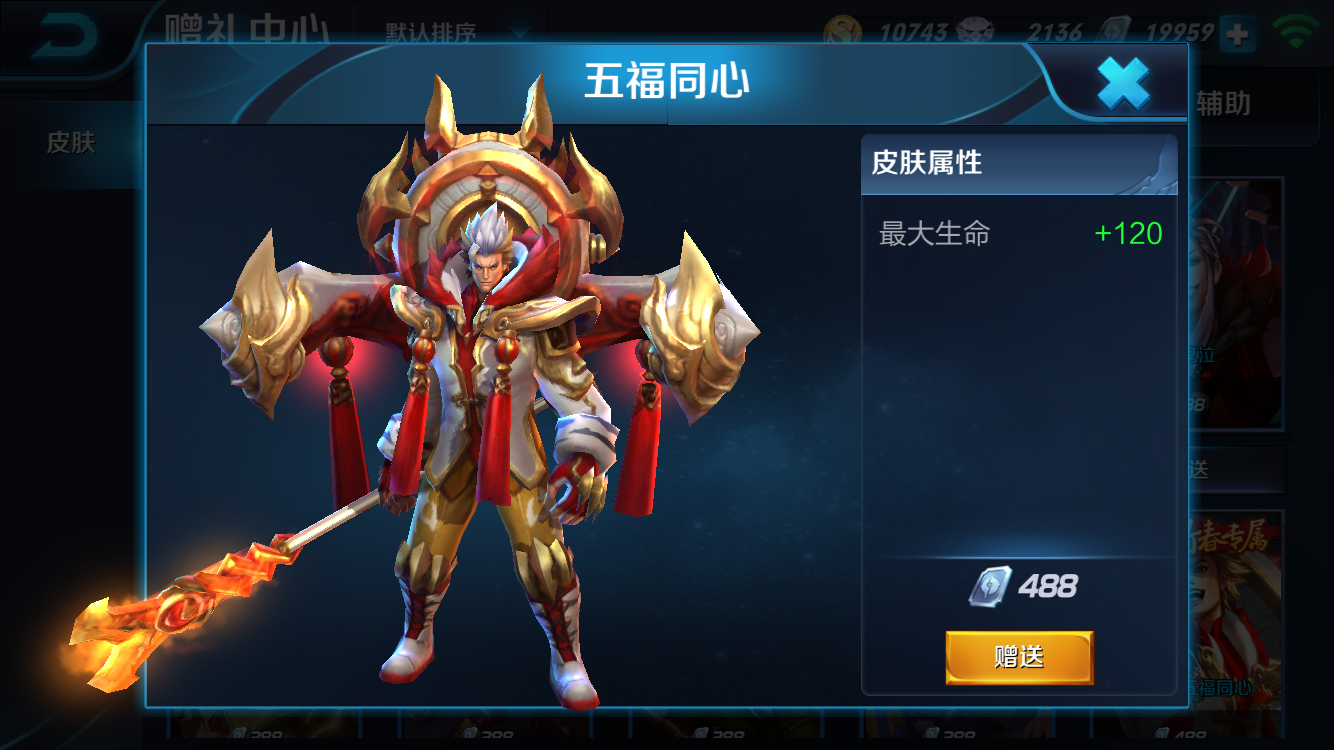1334x750 pixels.
Task: Switch to the 皮肤 tab
Action: tap(72, 143)
